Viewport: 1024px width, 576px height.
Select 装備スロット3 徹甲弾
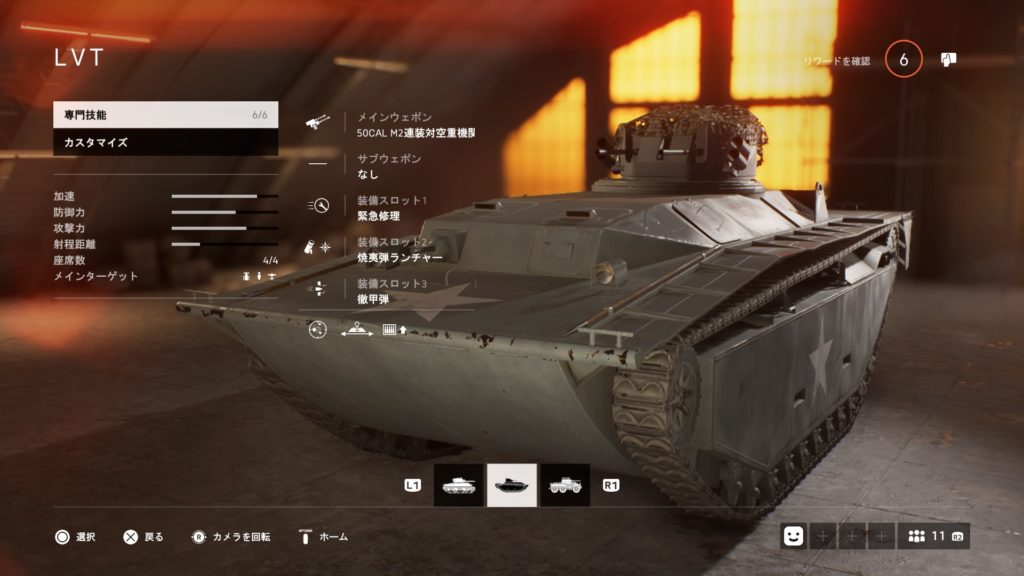coord(391,290)
